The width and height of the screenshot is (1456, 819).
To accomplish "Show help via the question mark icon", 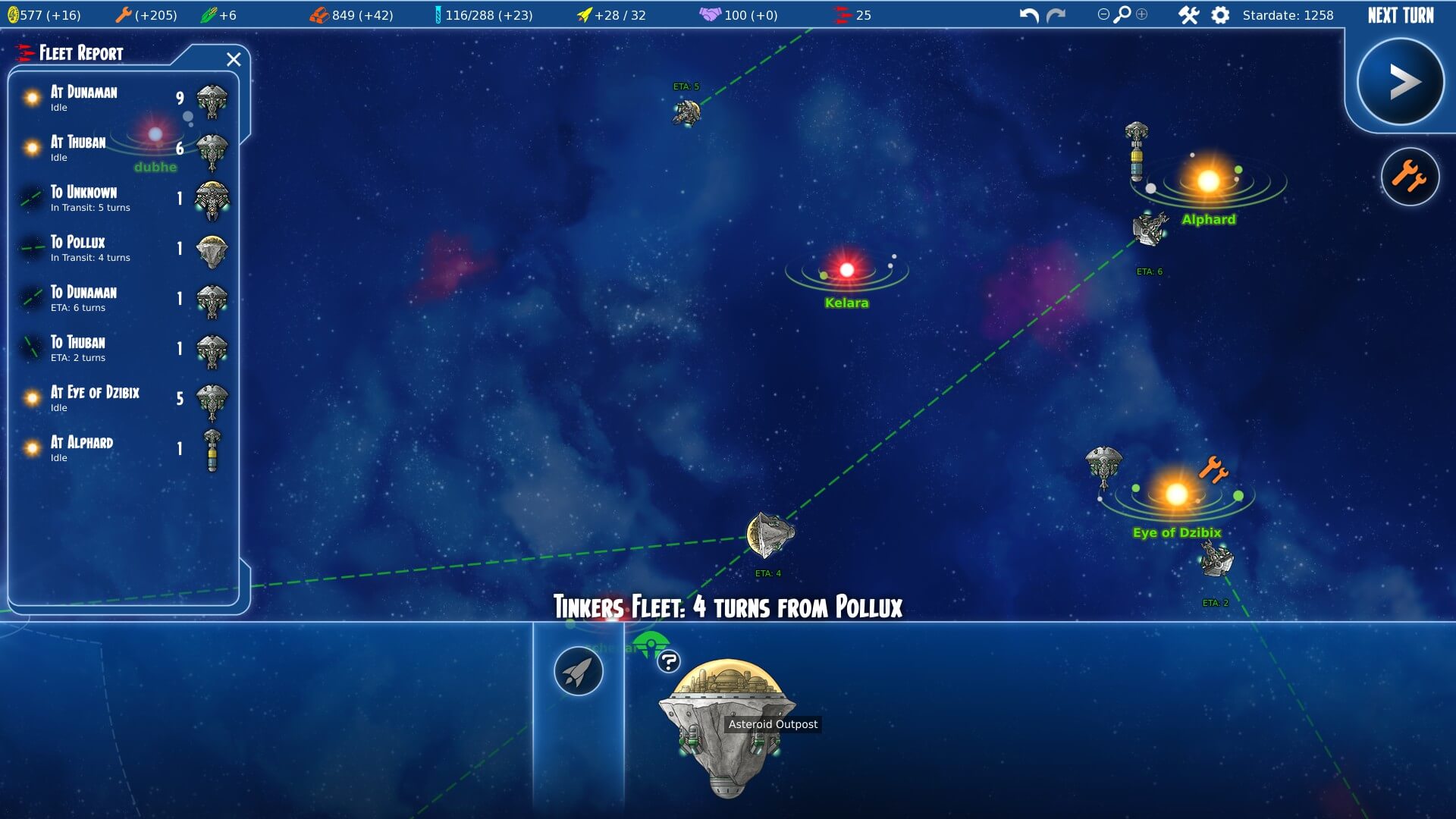I will coord(668,662).
